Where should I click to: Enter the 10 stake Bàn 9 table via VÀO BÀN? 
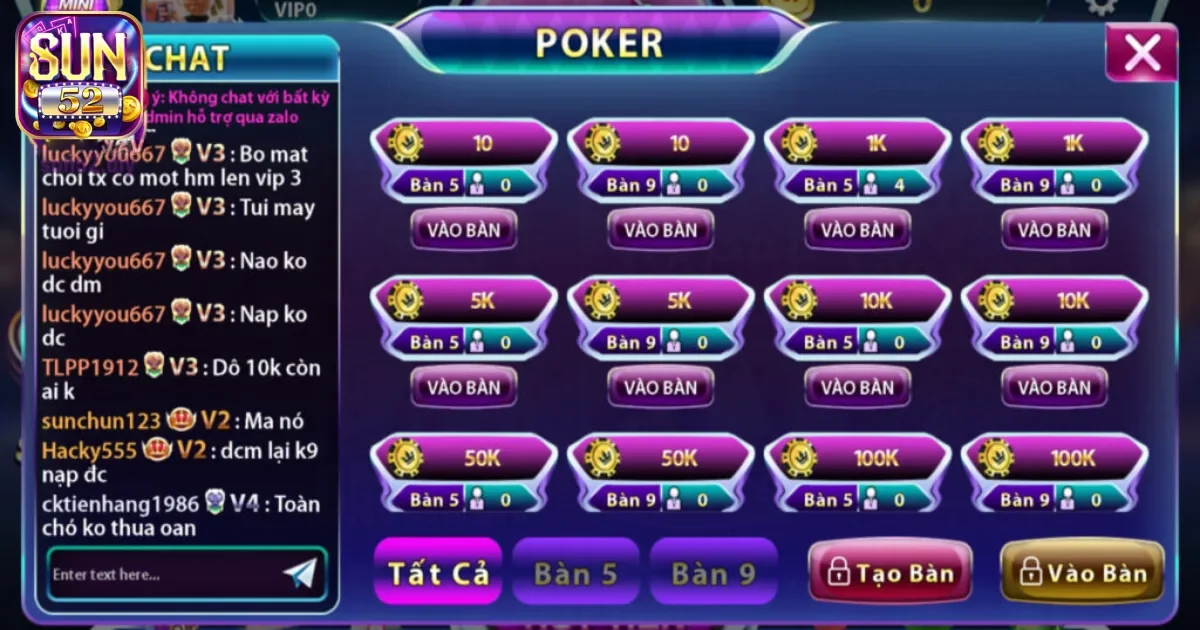661,230
